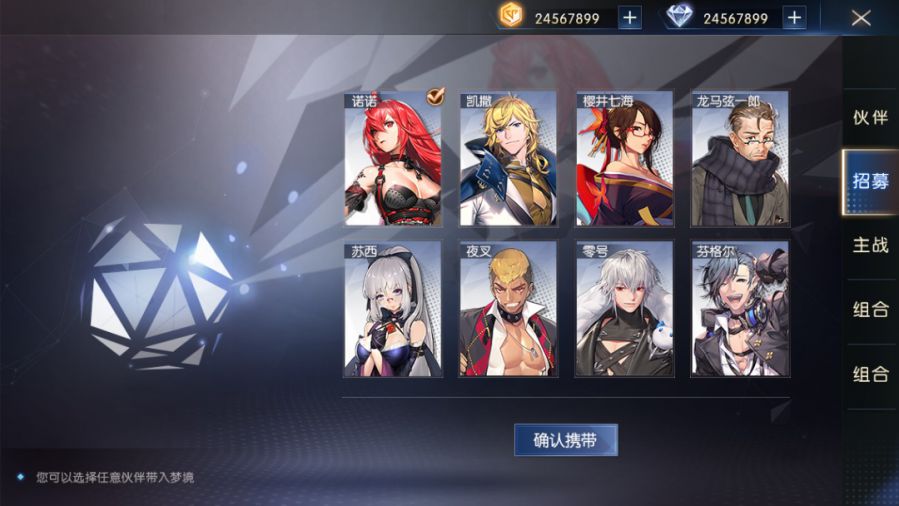Add more gold coins with the plus button
Image resolution: width=899 pixels, height=506 pixels.
coord(630,18)
